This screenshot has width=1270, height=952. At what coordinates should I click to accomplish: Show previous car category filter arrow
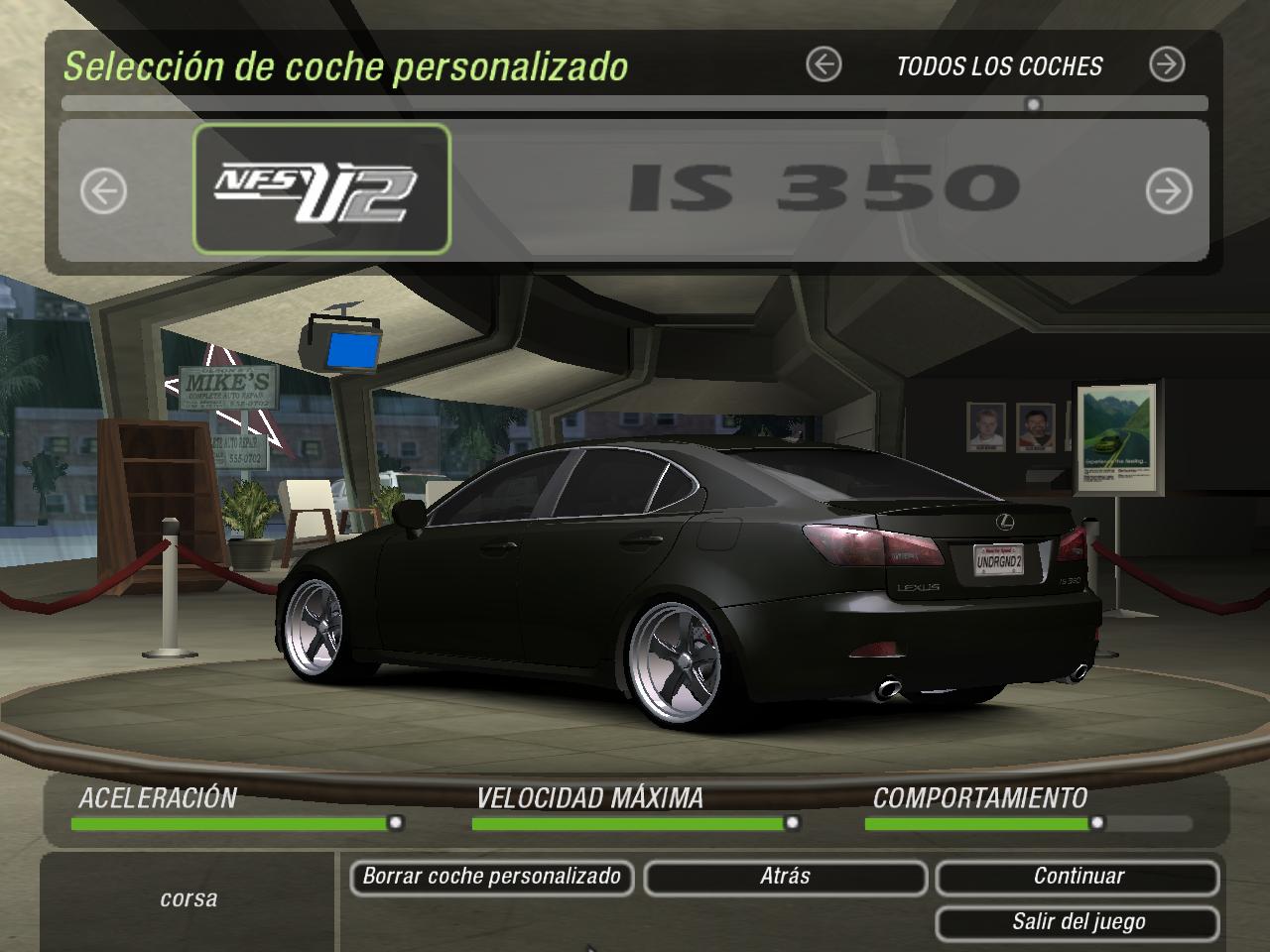[x=824, y=65]
